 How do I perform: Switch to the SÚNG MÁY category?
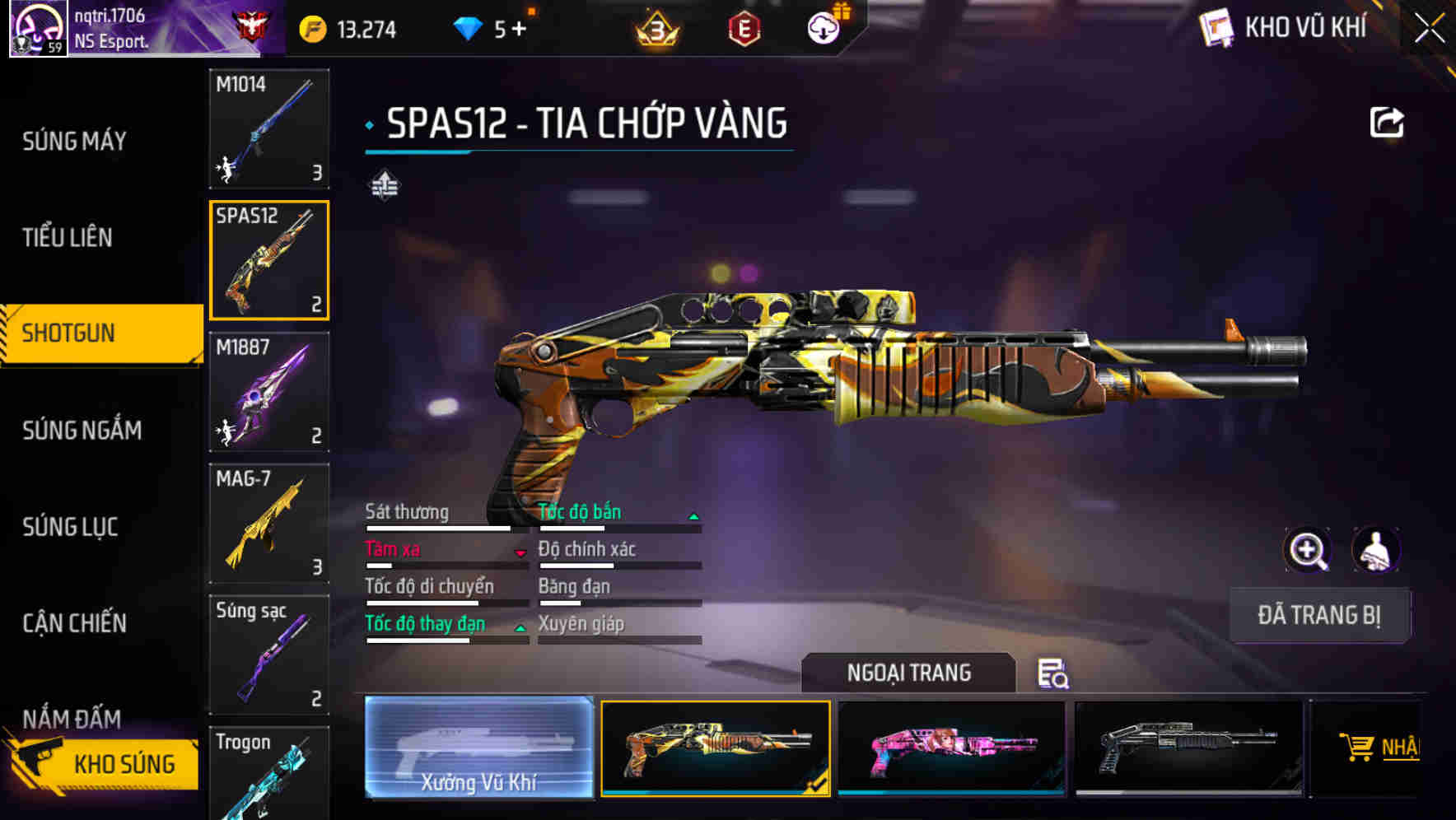74,142
